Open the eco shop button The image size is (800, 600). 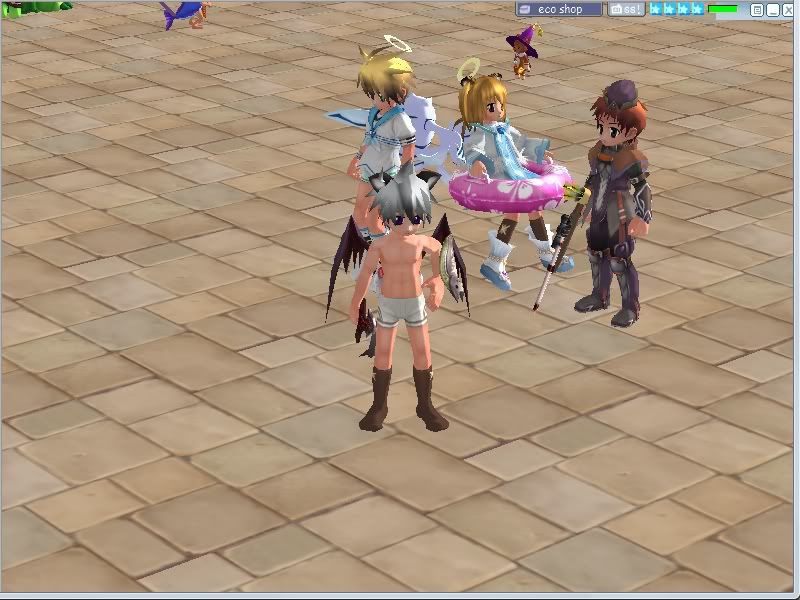click(x=559, y=9)
